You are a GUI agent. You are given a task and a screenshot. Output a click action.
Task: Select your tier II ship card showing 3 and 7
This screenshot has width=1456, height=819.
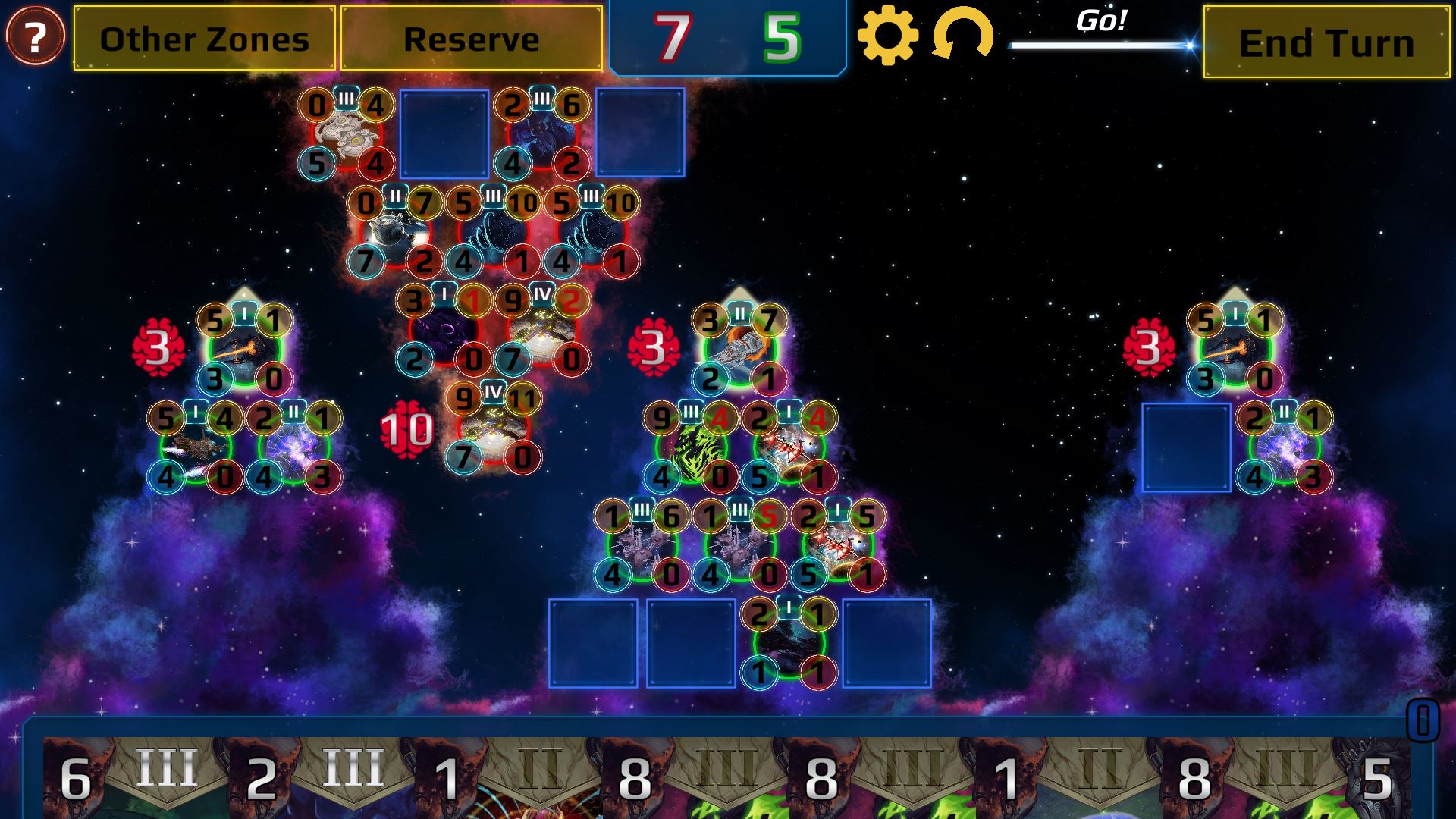point(739,350)
